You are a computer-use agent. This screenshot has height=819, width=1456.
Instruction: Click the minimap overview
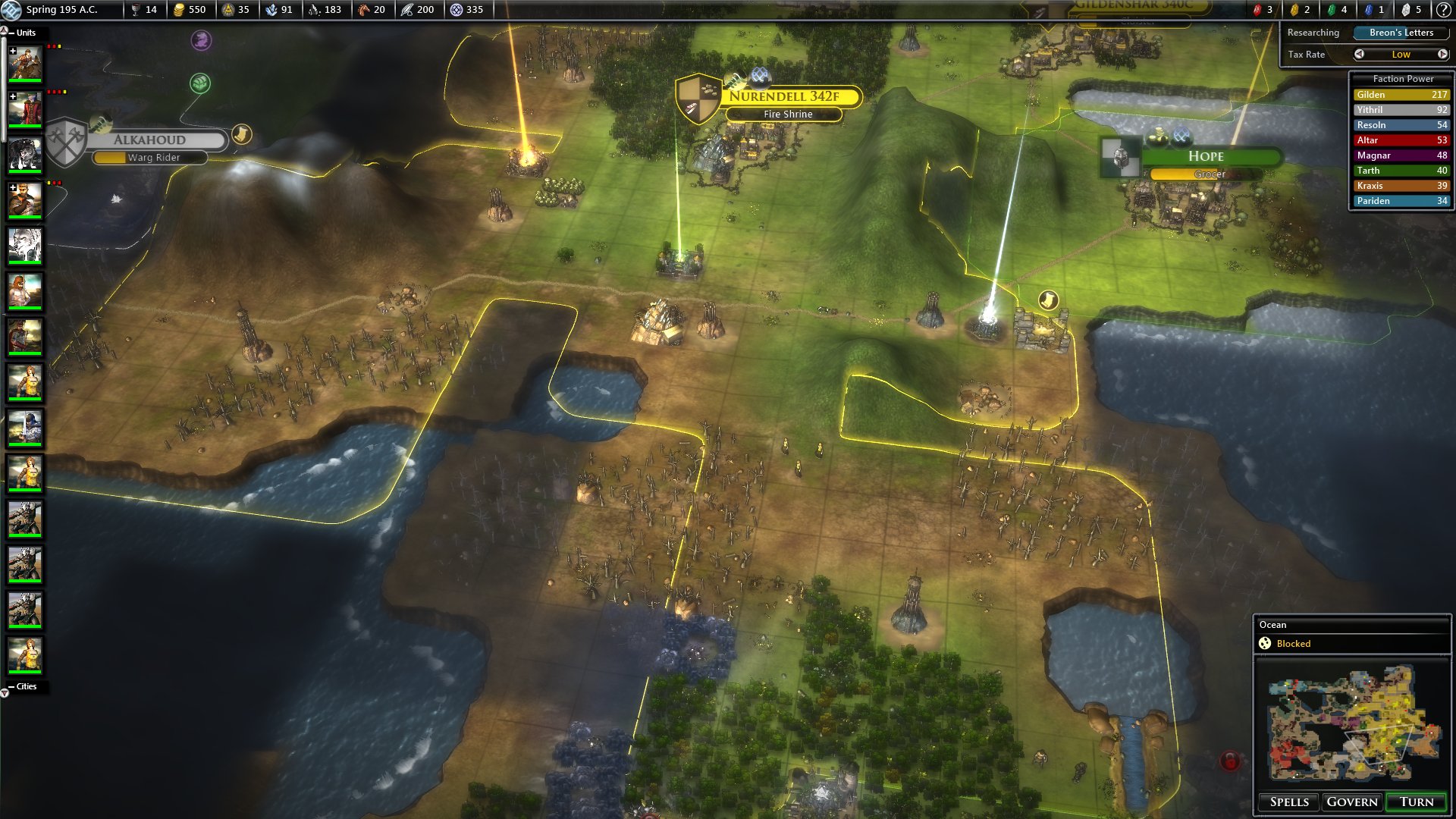1352,723
